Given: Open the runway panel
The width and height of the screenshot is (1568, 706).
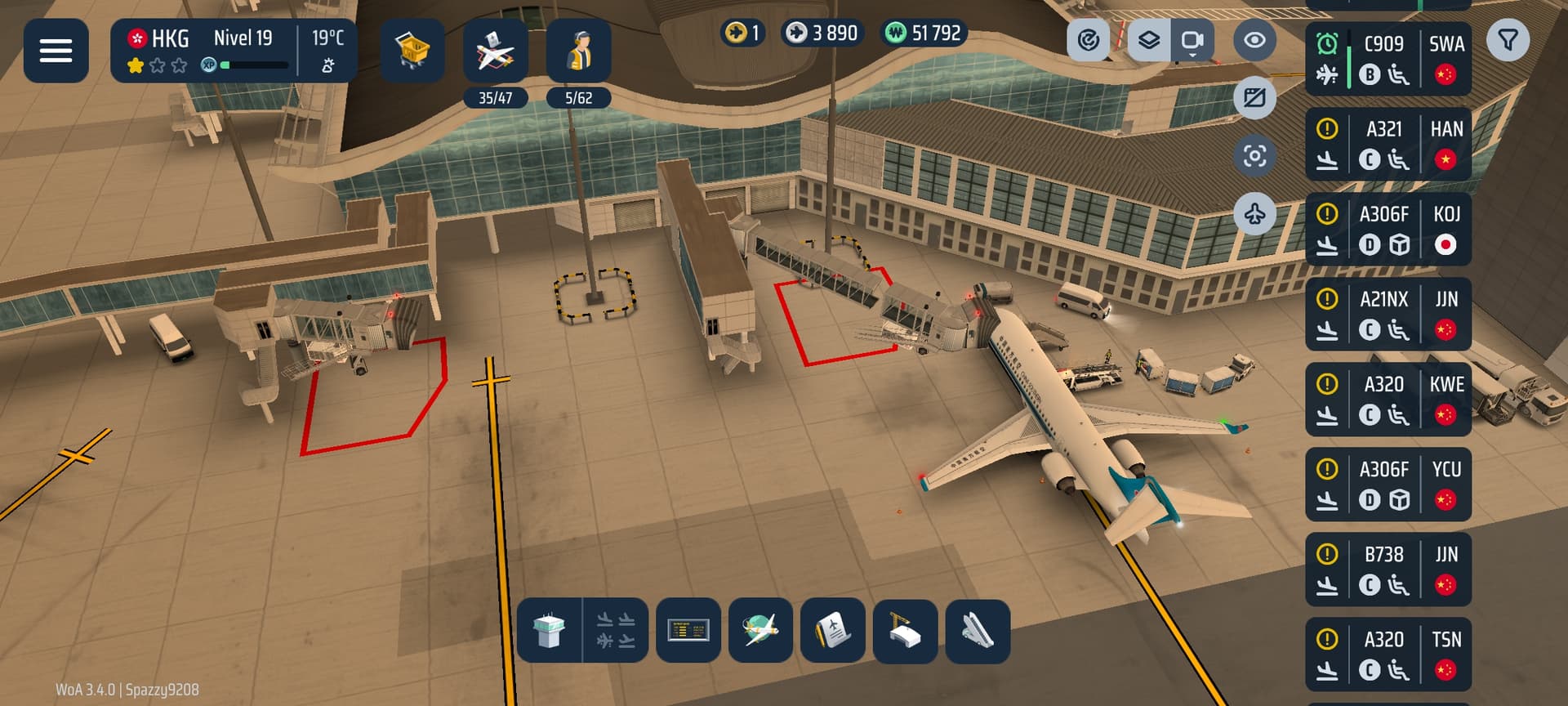Looking at the screenshot, I should coord(978,631).
